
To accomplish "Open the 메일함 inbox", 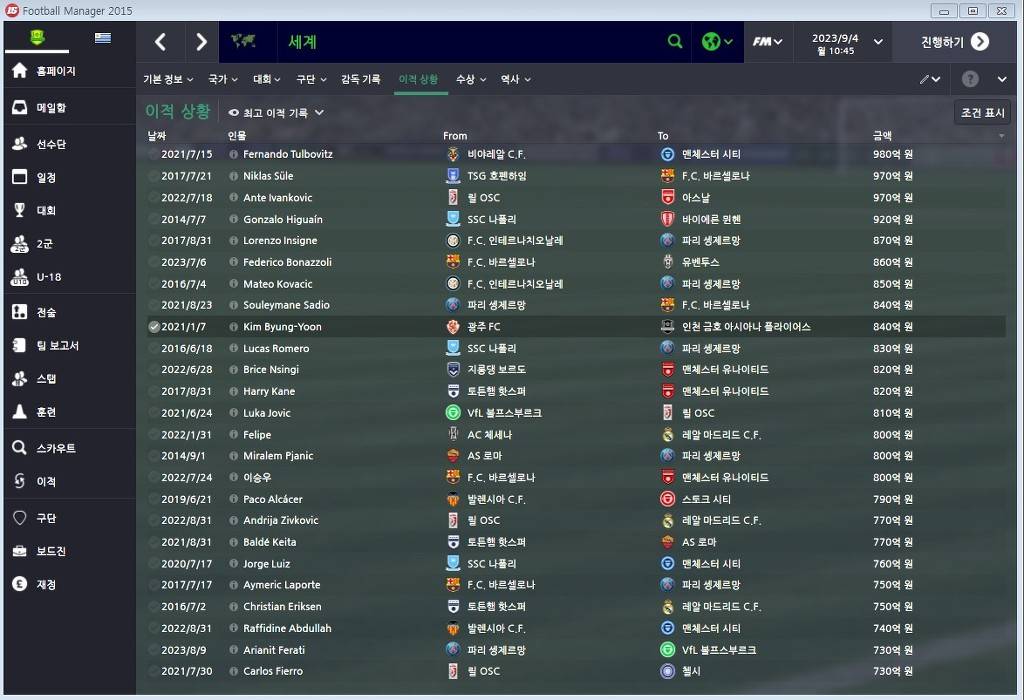I will [51, 108].
